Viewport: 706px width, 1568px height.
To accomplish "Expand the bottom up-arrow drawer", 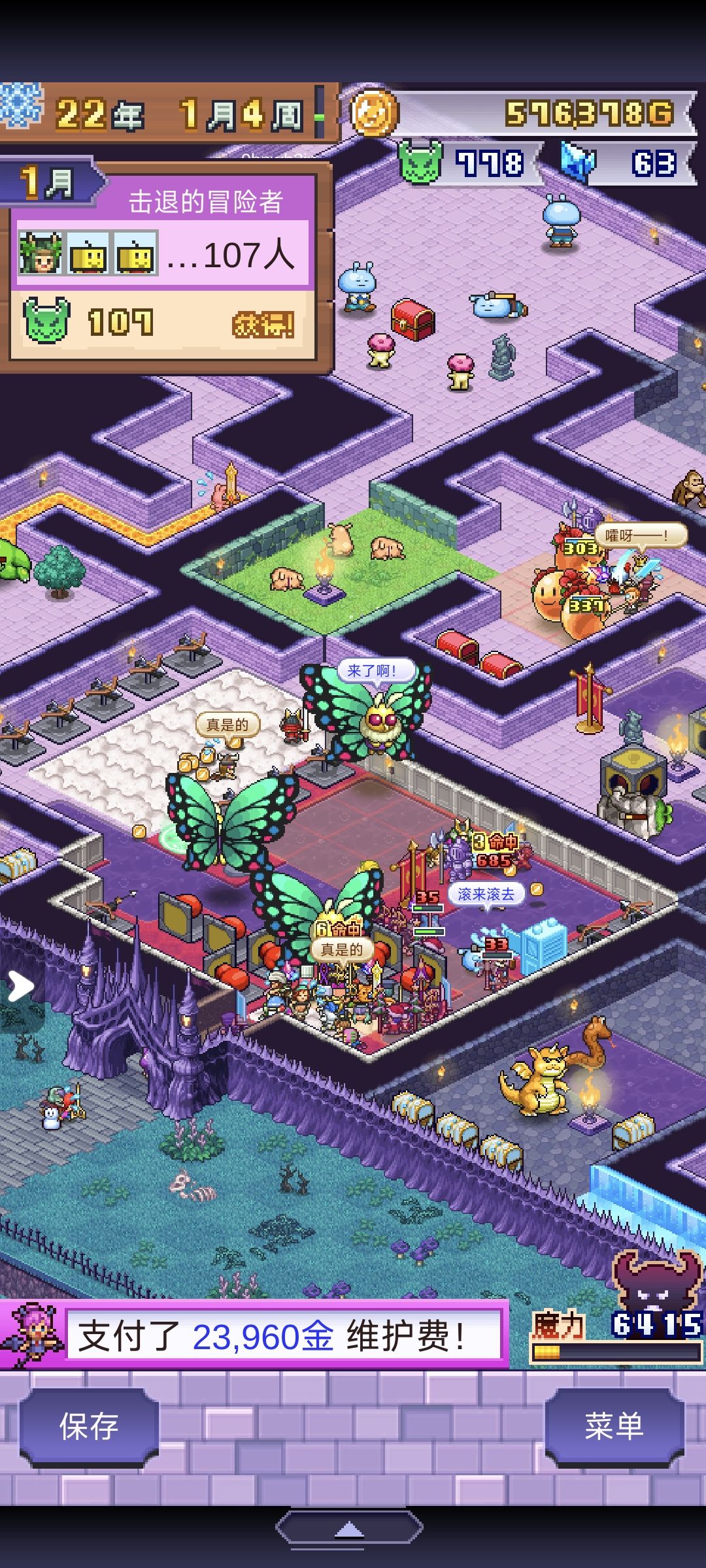I will [x=349, y=1529].
